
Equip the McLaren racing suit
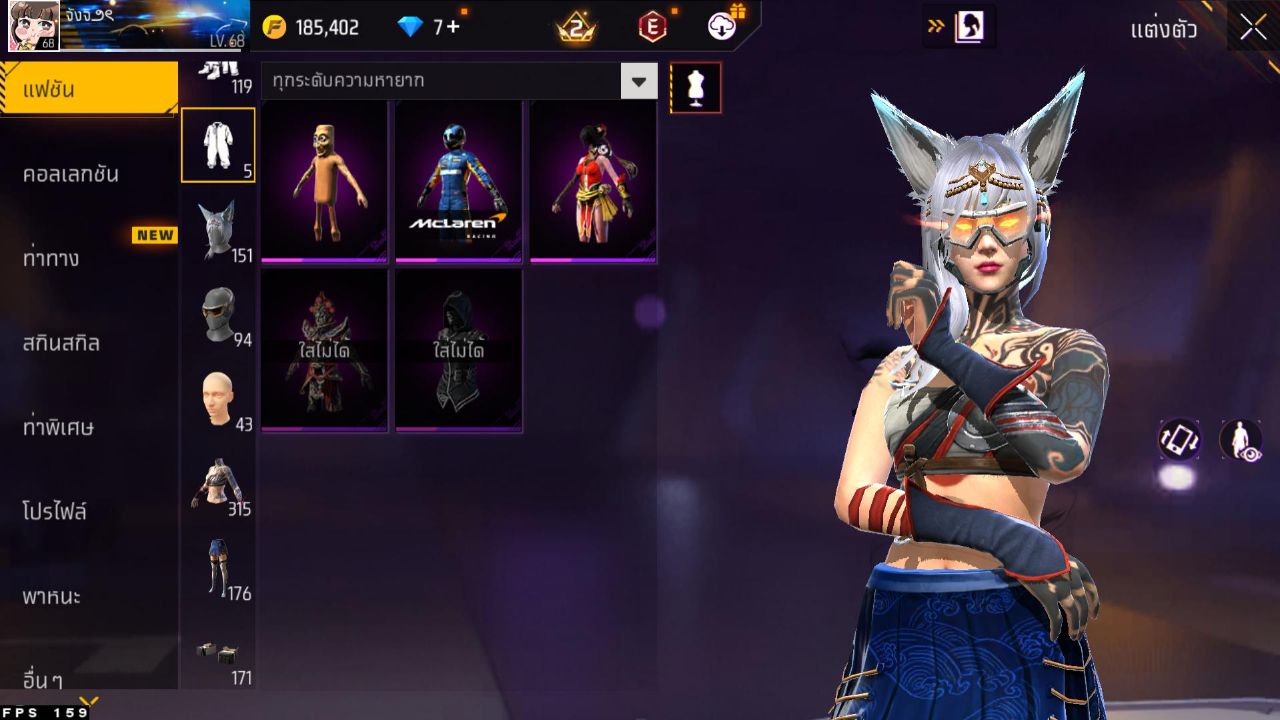[458, 182]
